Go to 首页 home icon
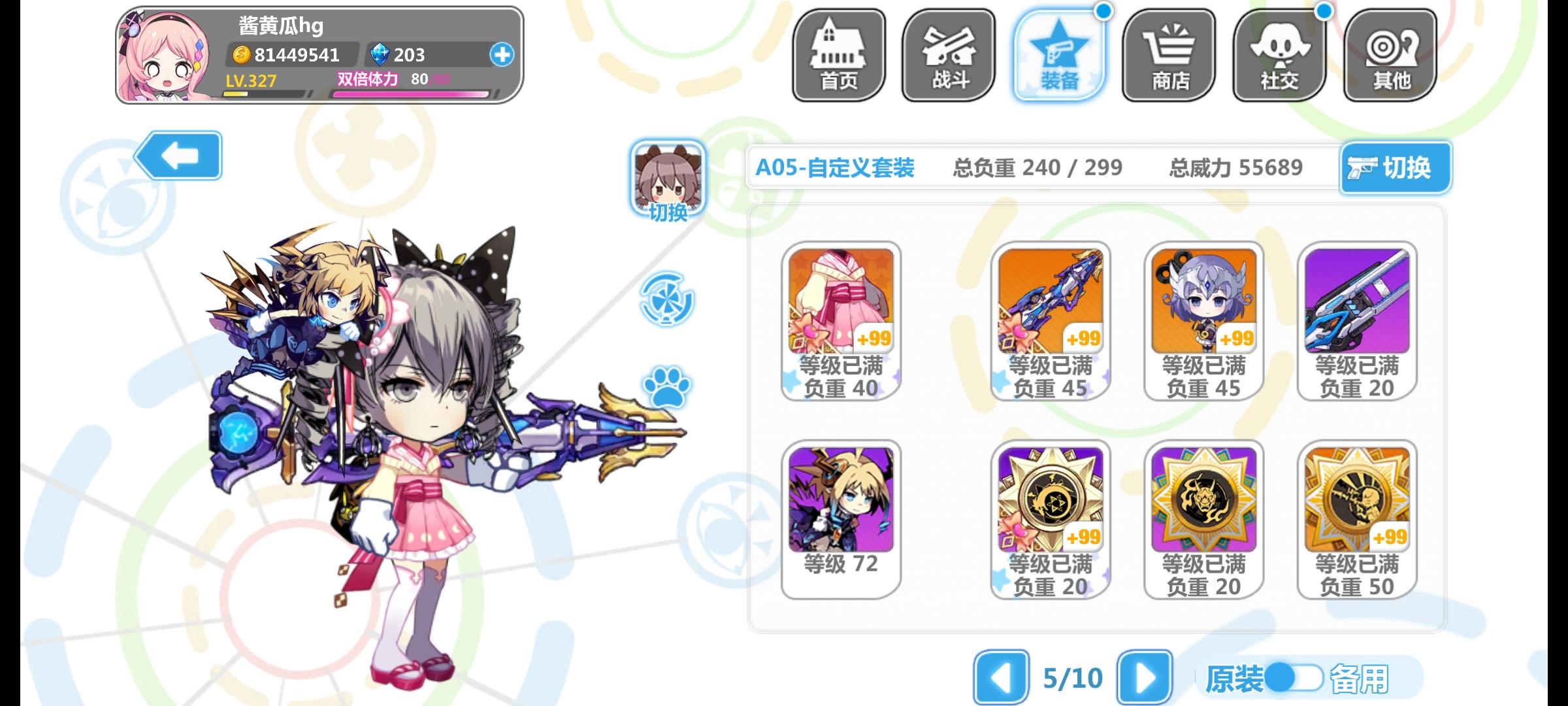Image resolution: width=1568 pixels, height=706 pixels. (840, 56)
